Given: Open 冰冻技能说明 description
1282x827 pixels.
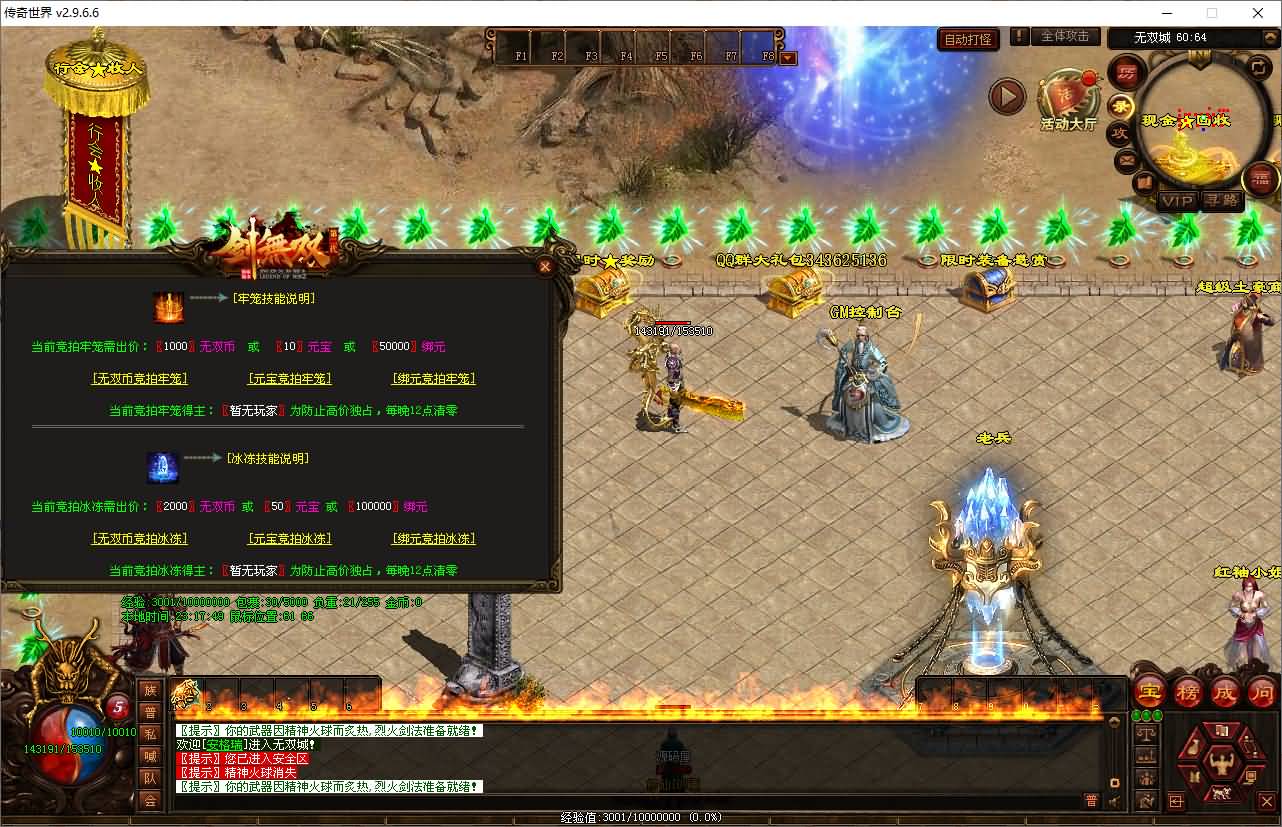Looking at the screenshot, I should point(267,458).
